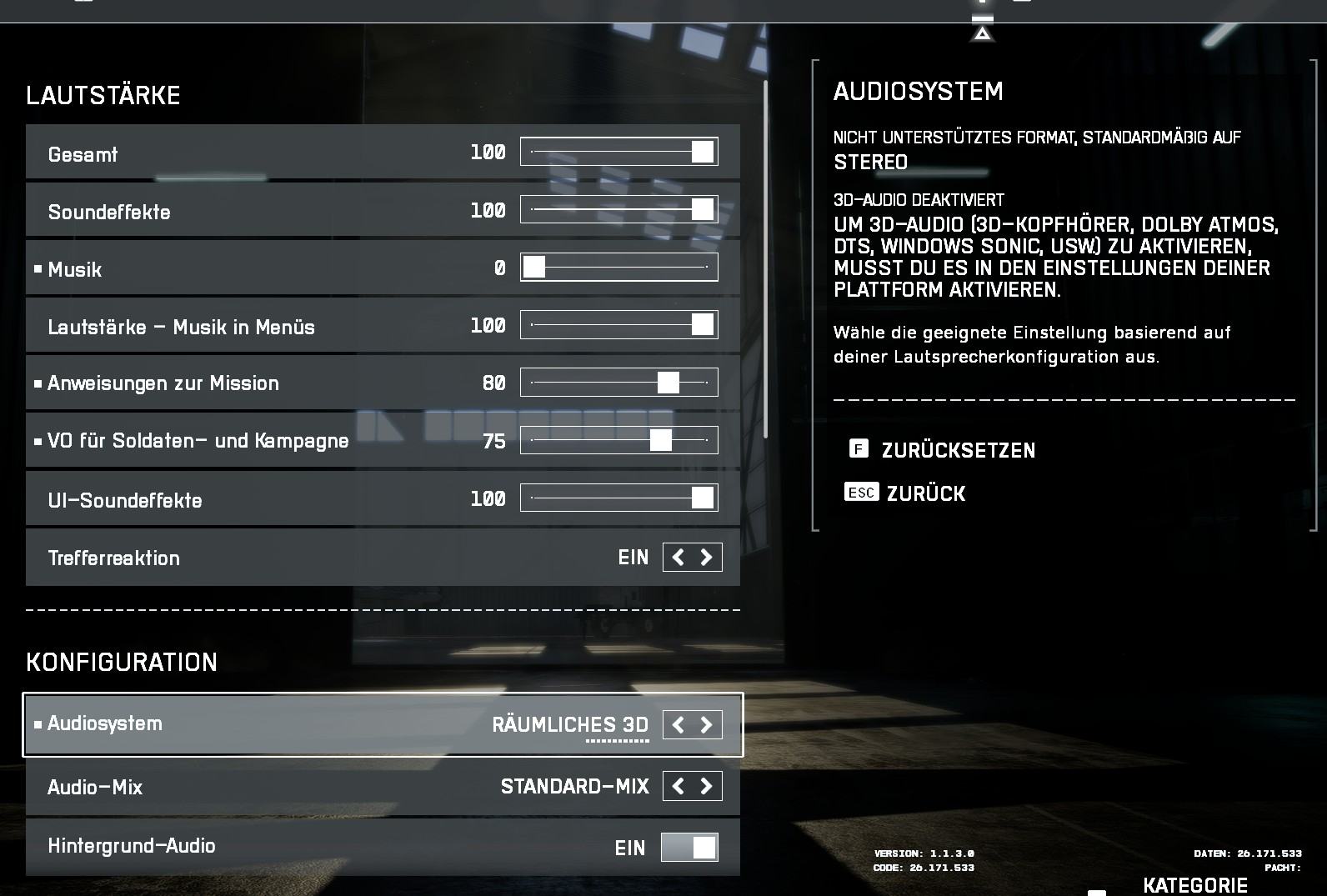Adjust the Anweisungen zur Mission slider
1327x896 pixels.
669,382
